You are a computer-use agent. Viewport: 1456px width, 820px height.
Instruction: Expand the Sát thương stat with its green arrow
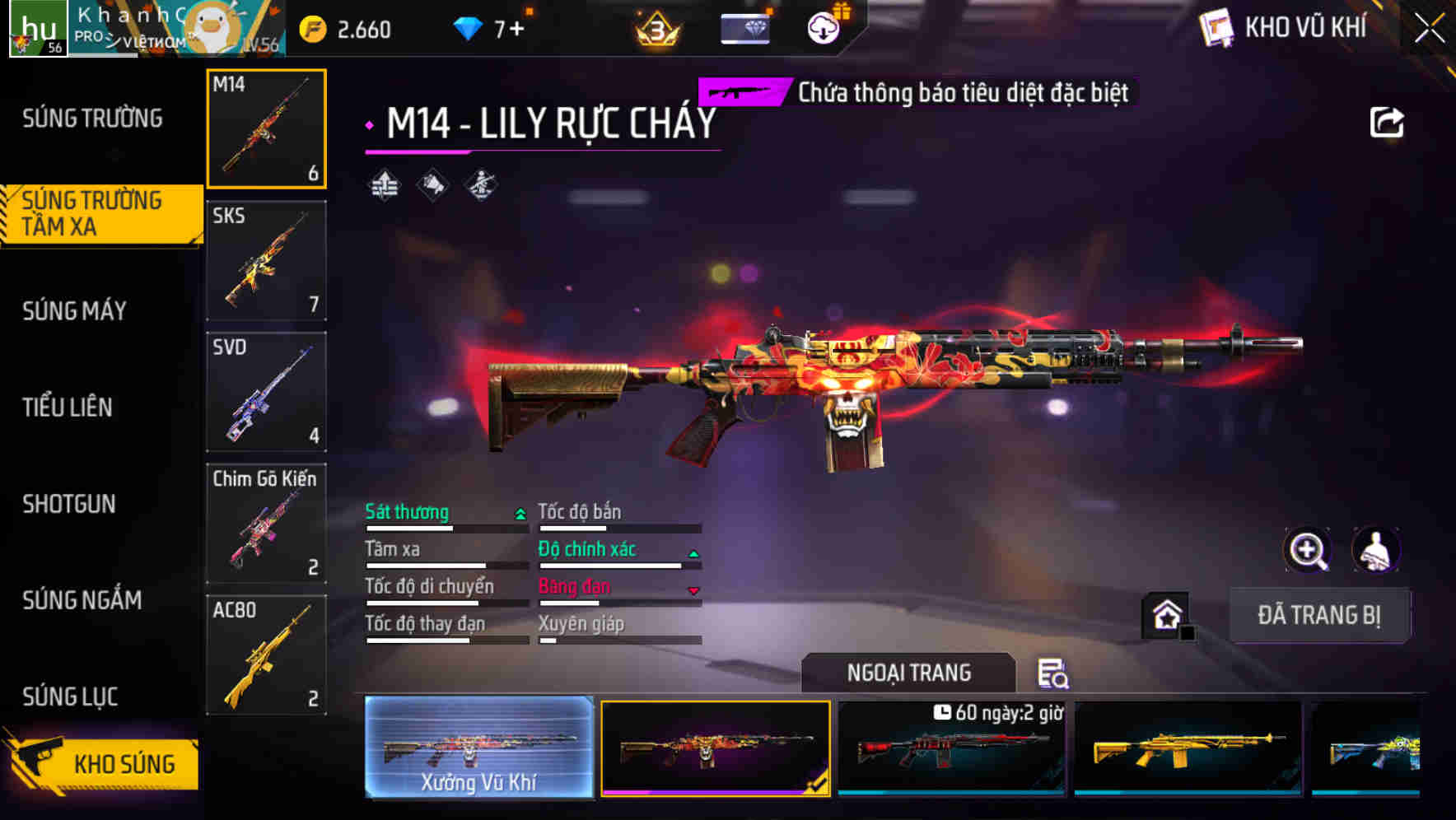pyautogui.click(x=519, y=513)
